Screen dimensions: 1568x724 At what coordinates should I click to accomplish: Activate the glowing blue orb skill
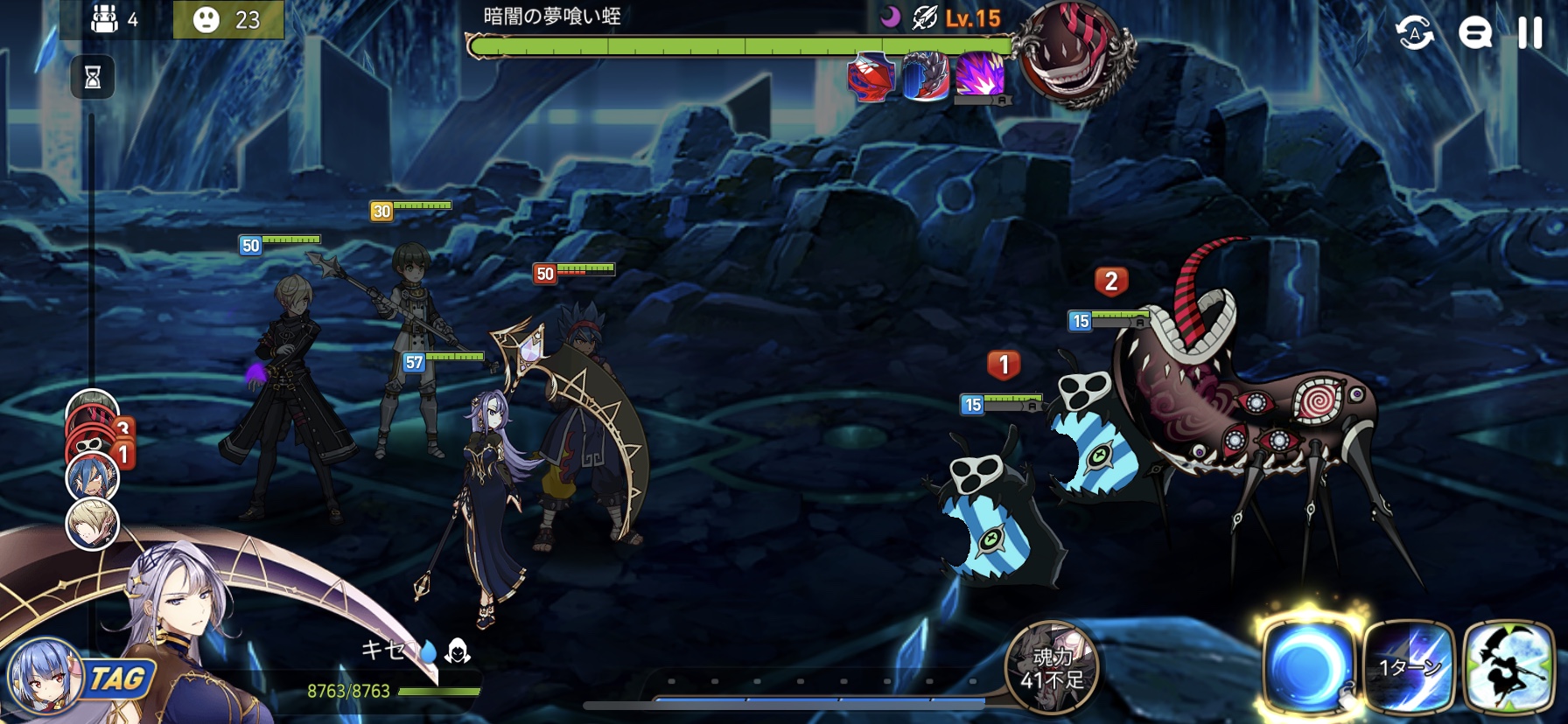click(1308, 666)
